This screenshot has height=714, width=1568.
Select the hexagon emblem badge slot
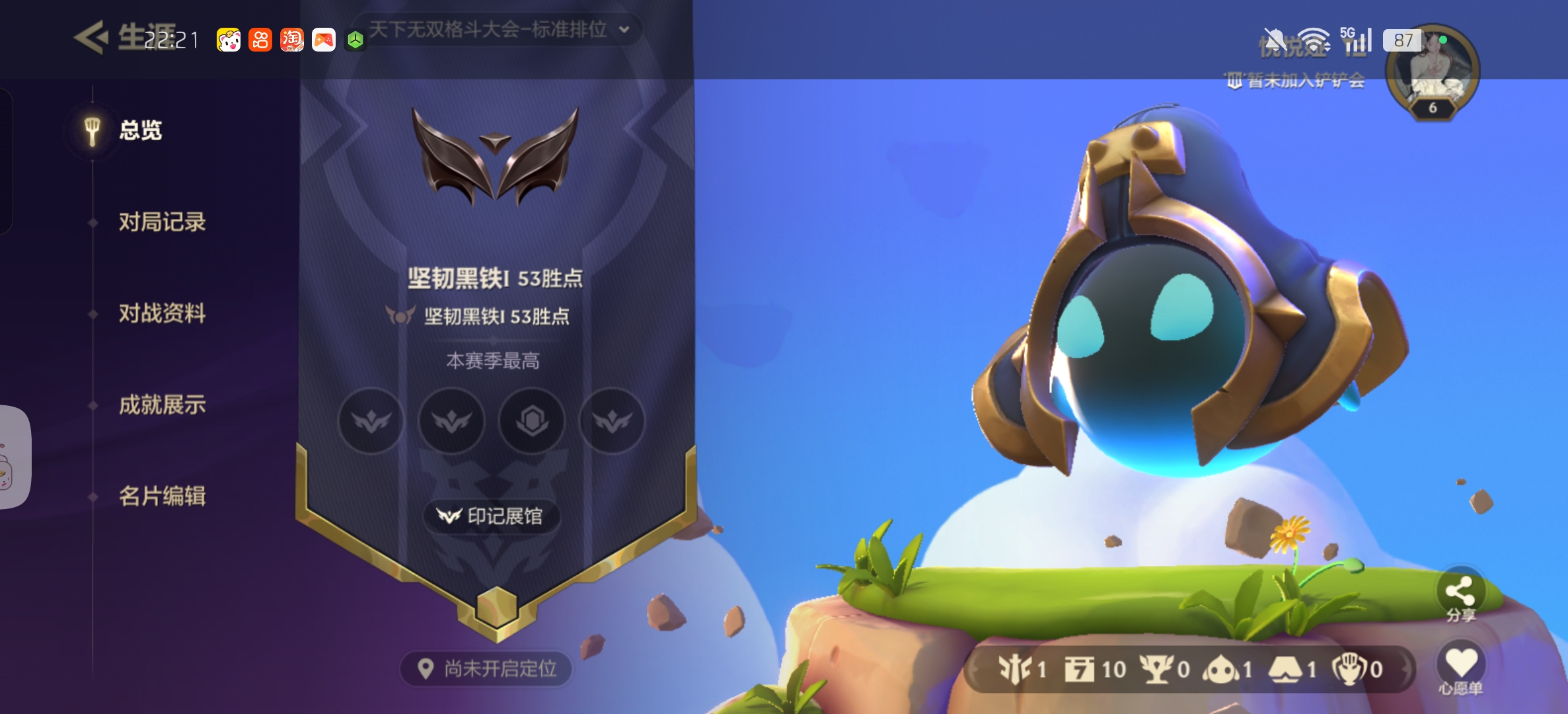pos(532,420)
